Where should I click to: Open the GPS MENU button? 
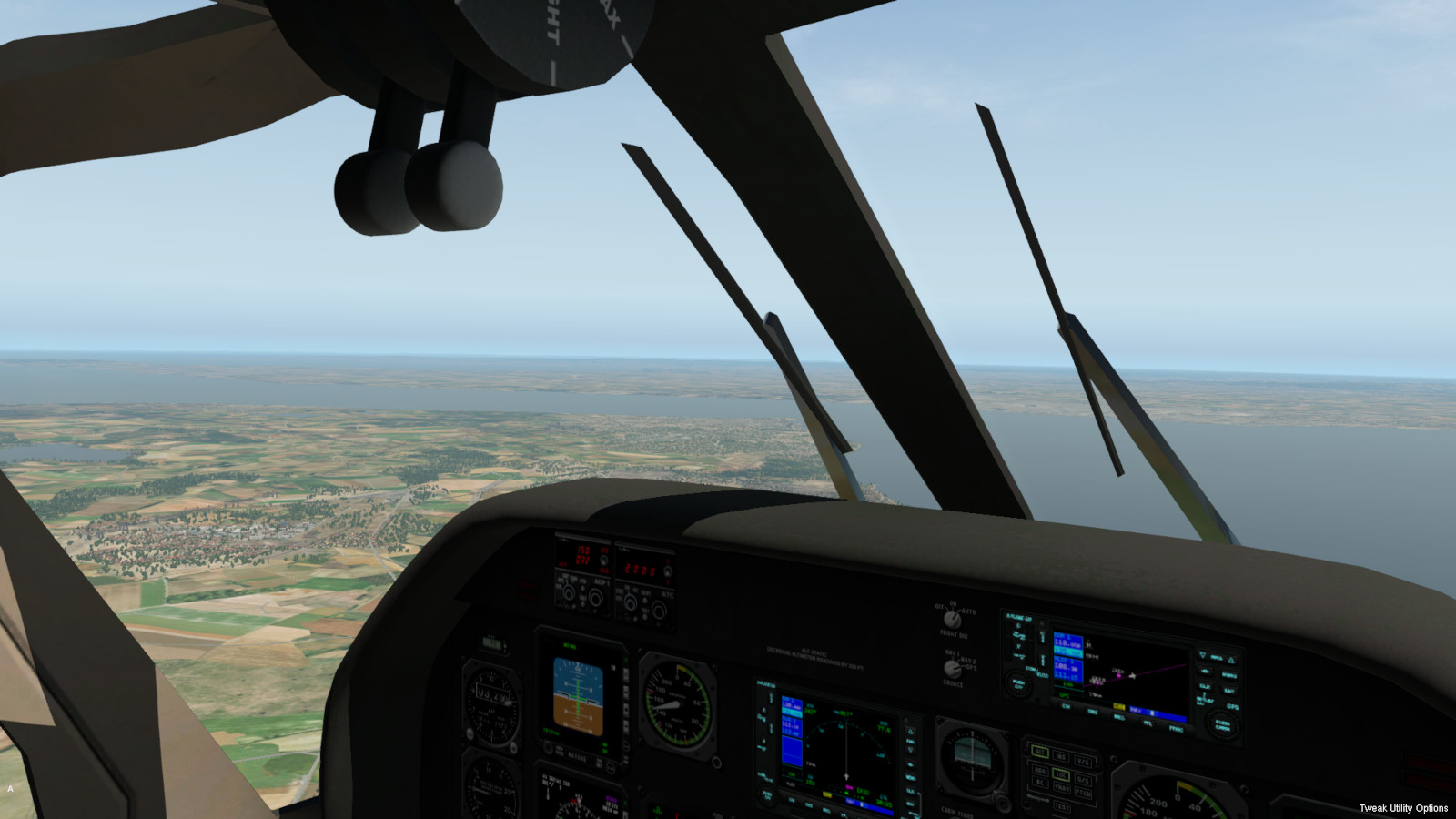tap(1216, 657)
